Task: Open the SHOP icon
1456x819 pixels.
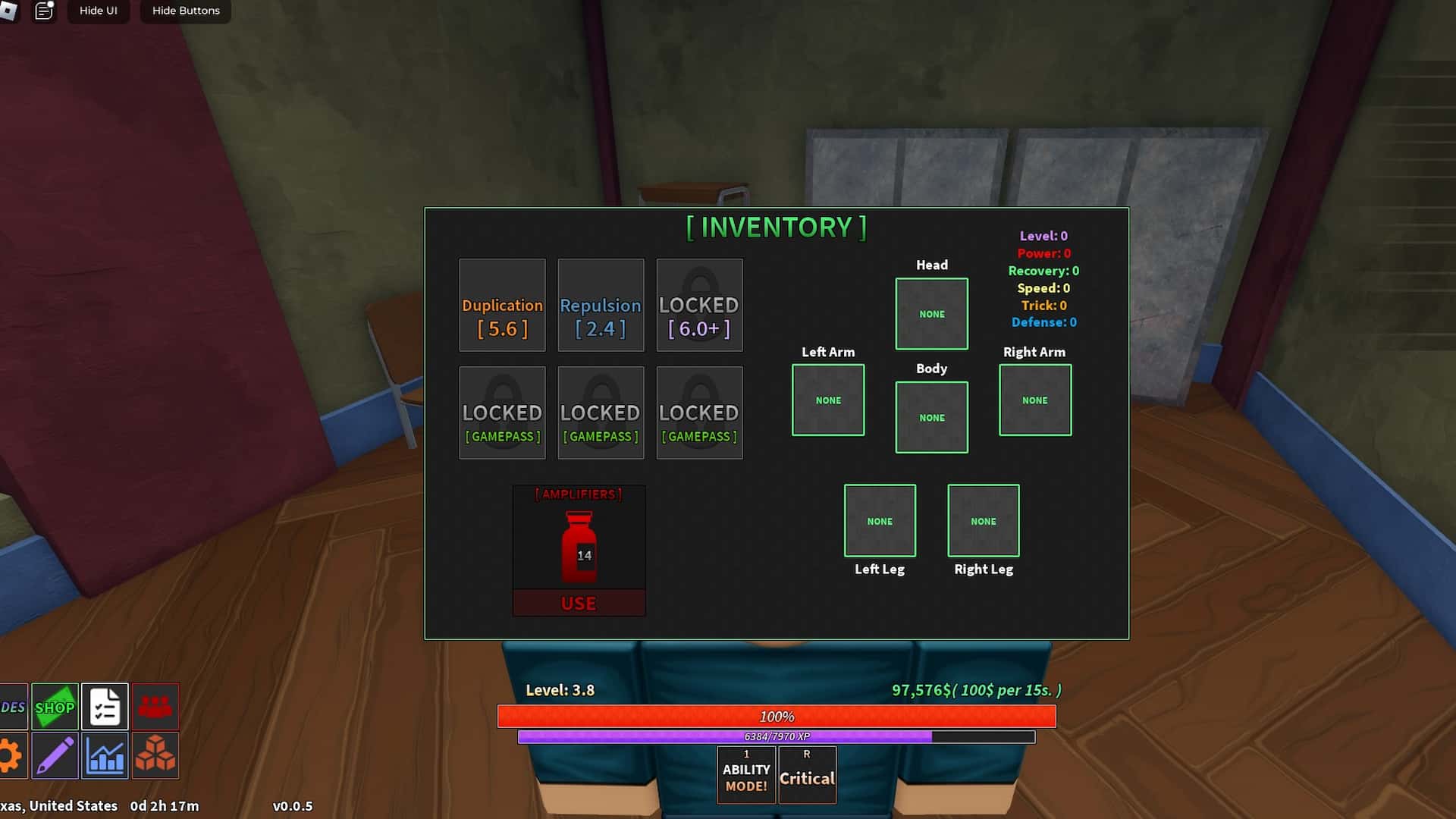Action: point(55,706)
